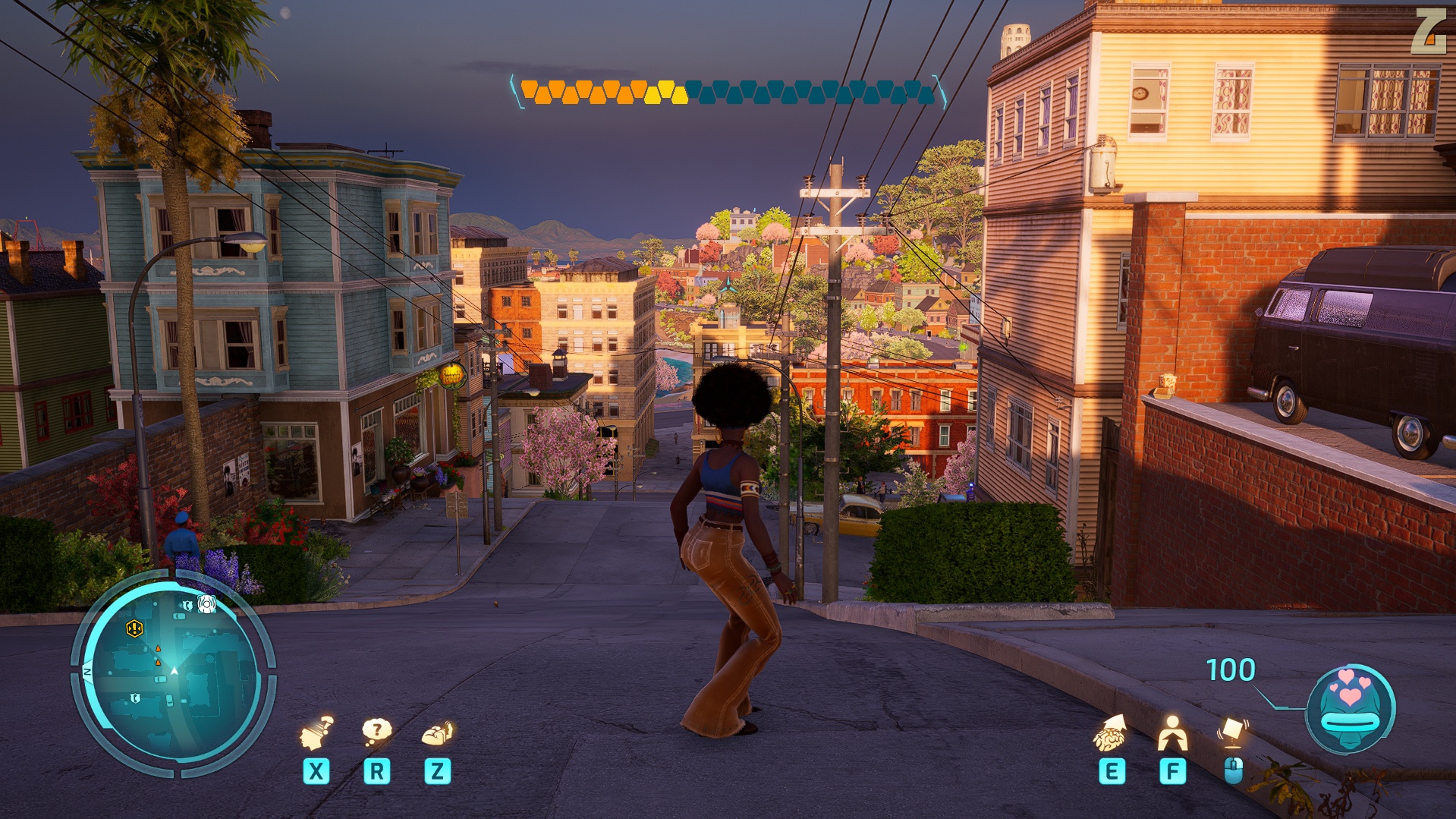Activate the flexing fist ability icon
The height and width of the screenshot is (819, 1456).
click(437, 733)
